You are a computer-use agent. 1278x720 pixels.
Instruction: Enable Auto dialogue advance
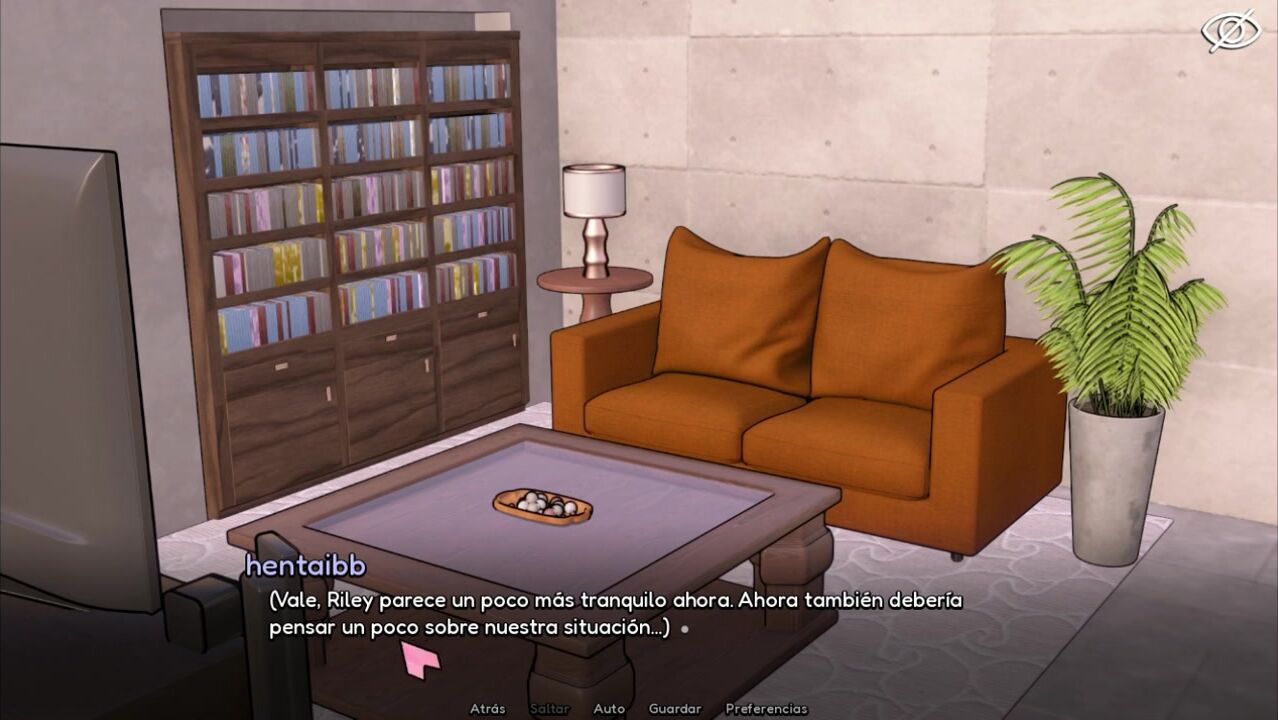coord(609,709)
